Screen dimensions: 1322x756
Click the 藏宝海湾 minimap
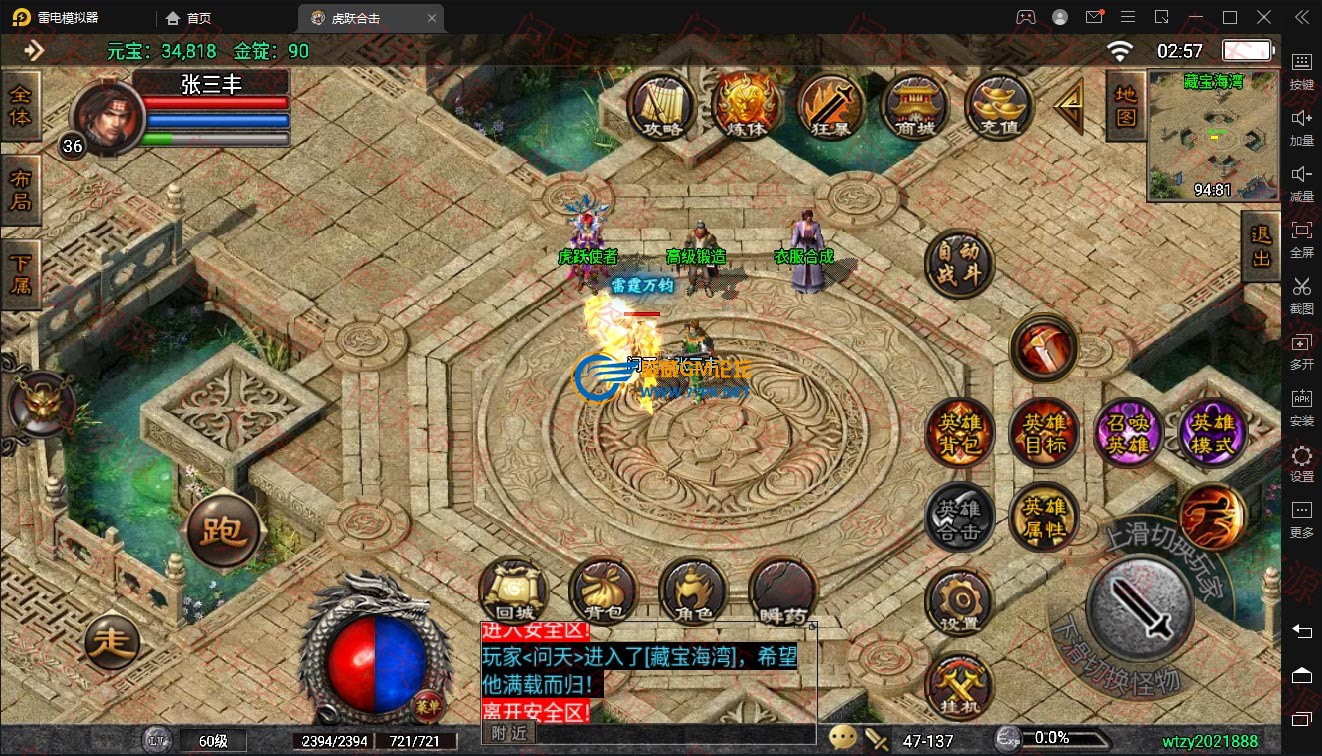click(1213, 135)
